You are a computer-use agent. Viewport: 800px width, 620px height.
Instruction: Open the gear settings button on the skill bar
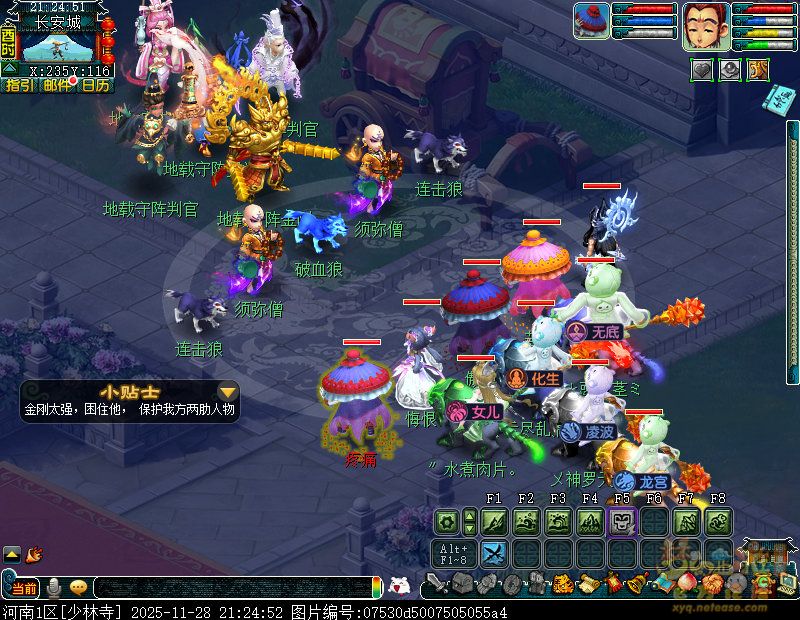(446, 521)
